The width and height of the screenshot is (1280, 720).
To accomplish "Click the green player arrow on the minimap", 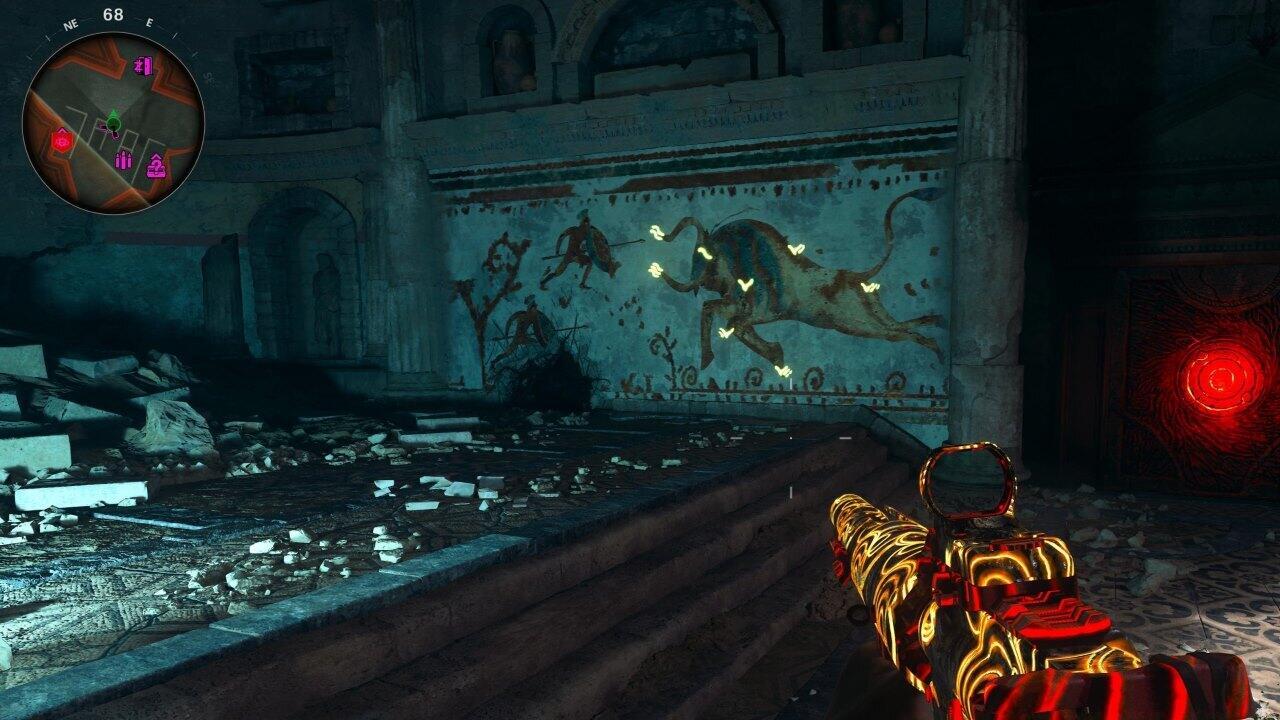I will point(113,120).
